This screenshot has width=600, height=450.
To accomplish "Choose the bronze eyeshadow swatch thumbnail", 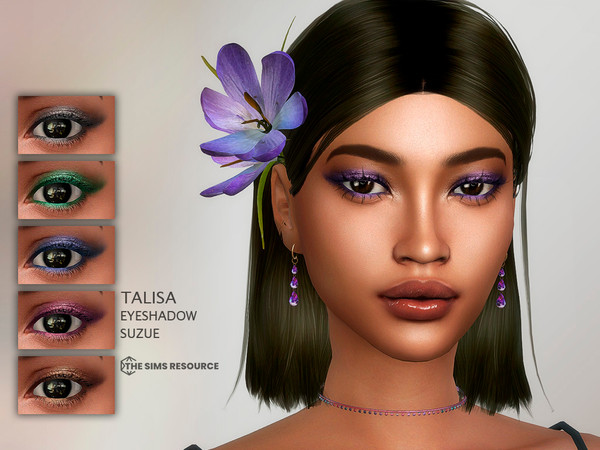I will pos(66,384).
